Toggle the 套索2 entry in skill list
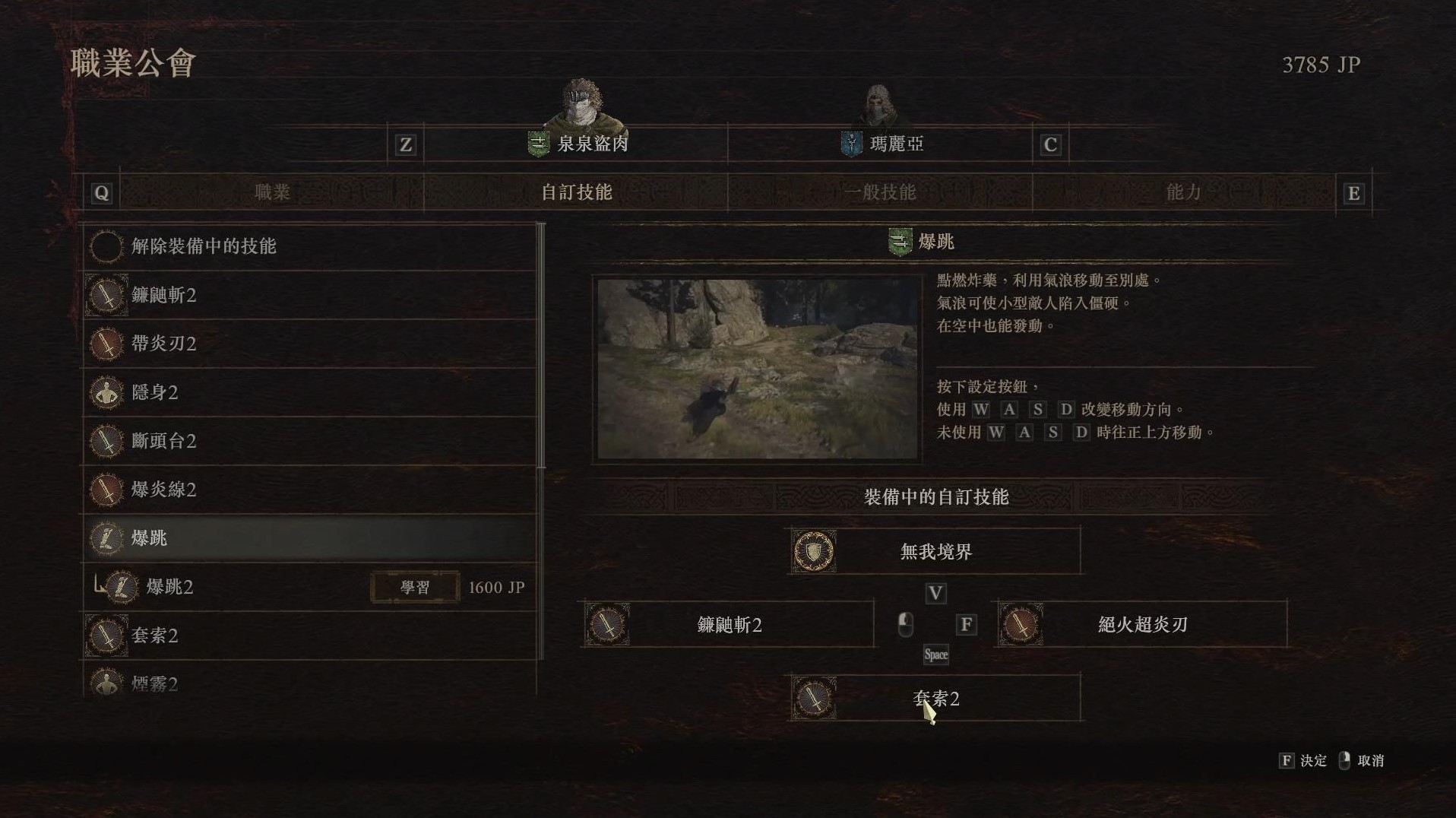This screenshot has height=818, width=1456. point(107,636)
